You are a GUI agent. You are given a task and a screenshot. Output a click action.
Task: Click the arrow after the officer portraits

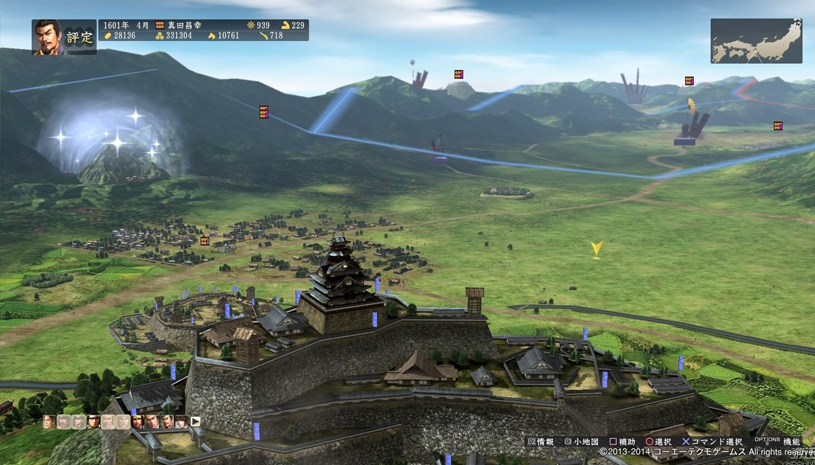pyautogui.click(x=196, y=423)
